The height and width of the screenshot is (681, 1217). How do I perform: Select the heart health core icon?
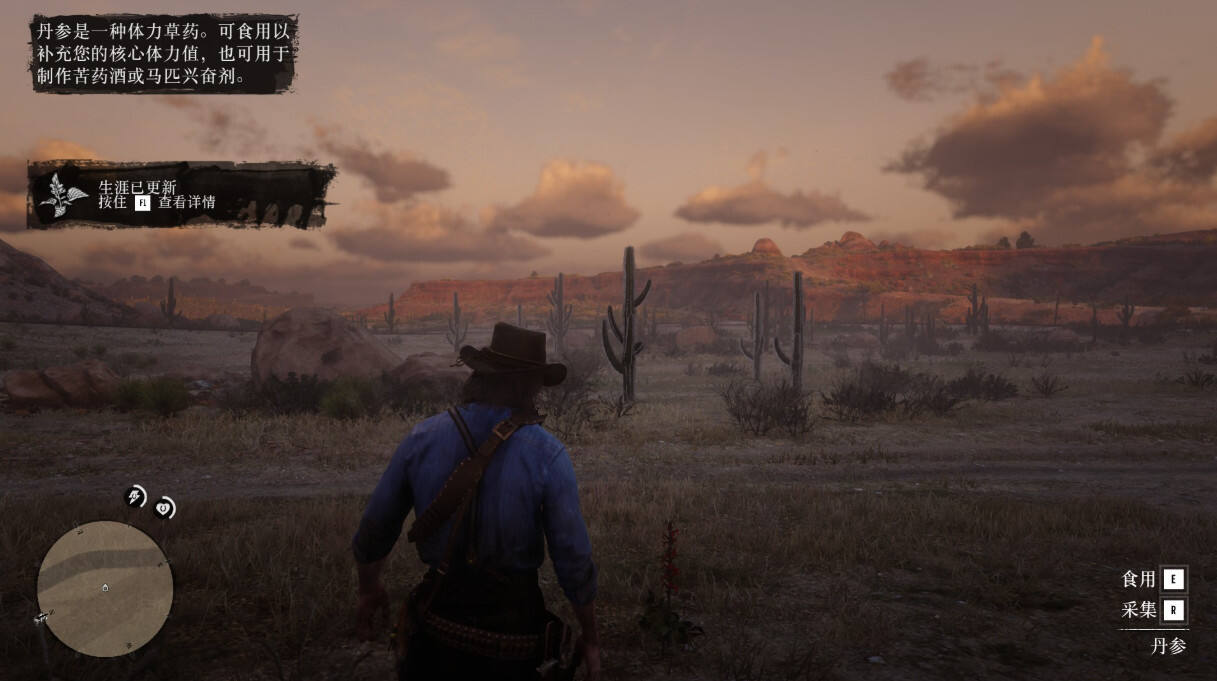tap(164, 508)
